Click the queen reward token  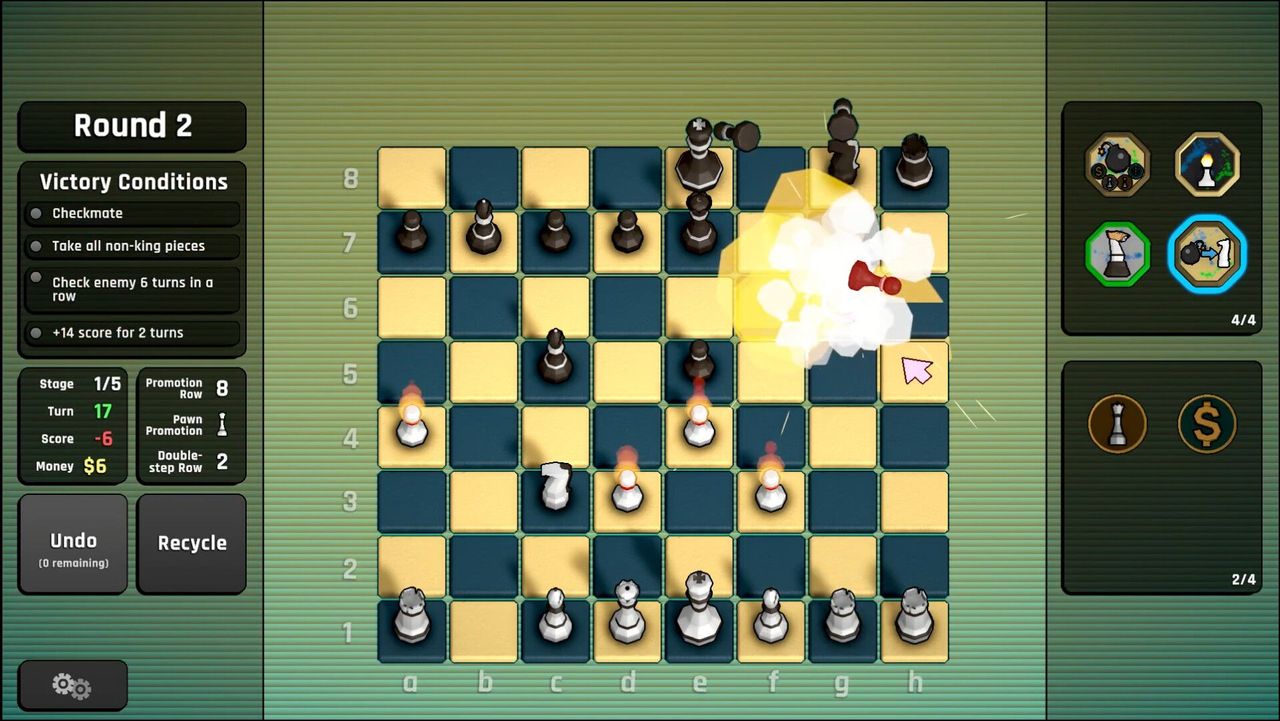pos(1117,424)
